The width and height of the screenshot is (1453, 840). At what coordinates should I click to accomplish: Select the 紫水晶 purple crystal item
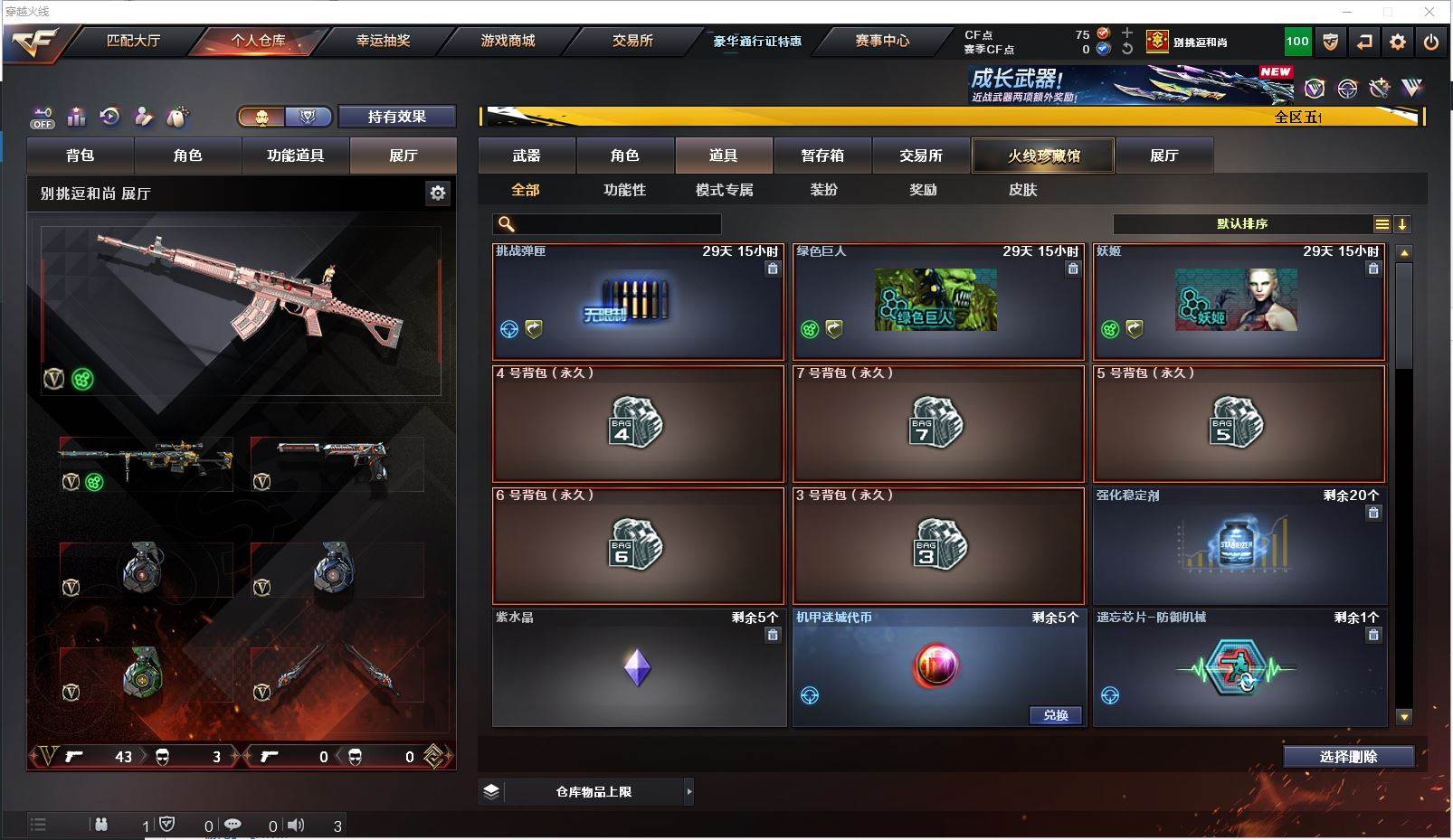point(638,667)
